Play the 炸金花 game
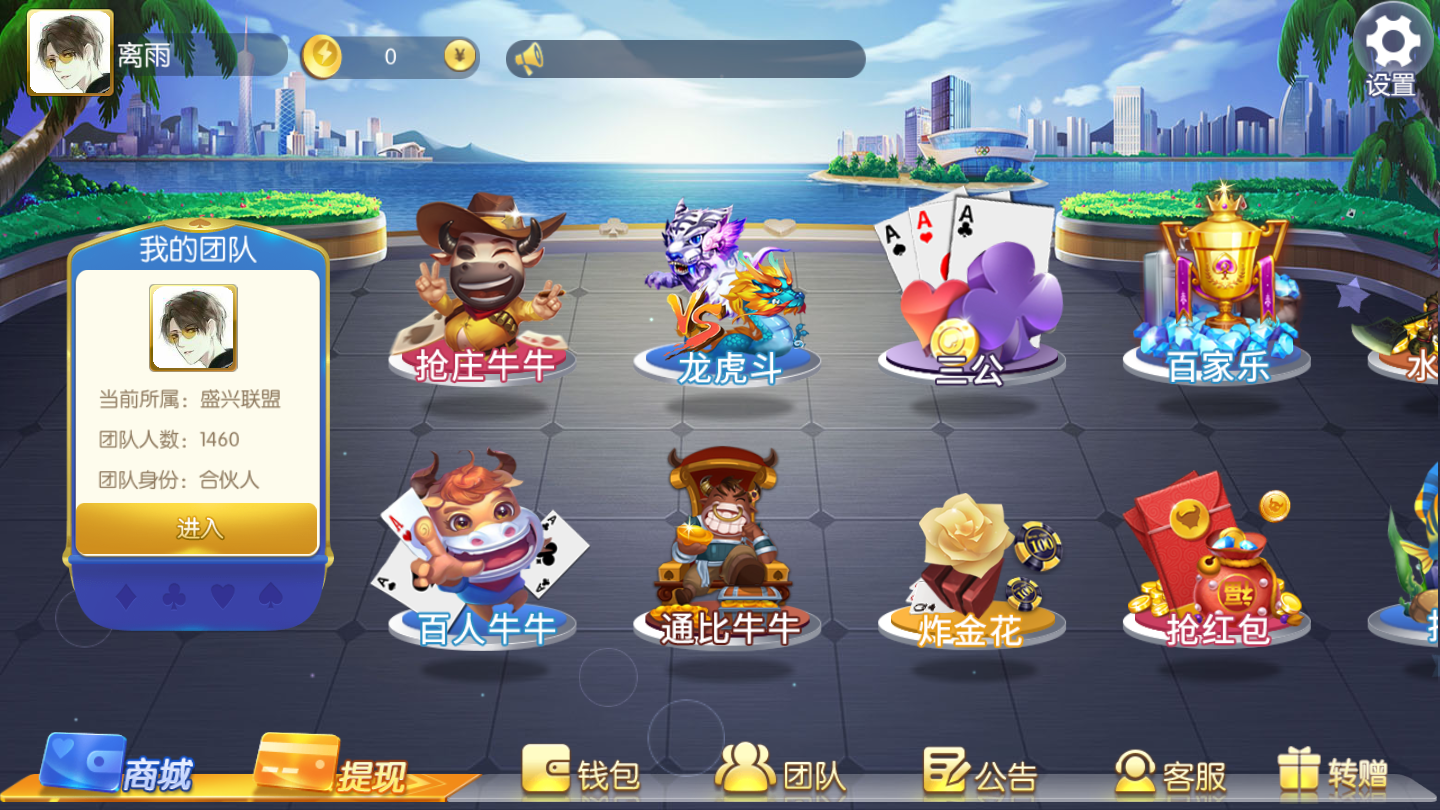Screen dimensions: 1440x810 pyautogui.click(x=970, y=560)
